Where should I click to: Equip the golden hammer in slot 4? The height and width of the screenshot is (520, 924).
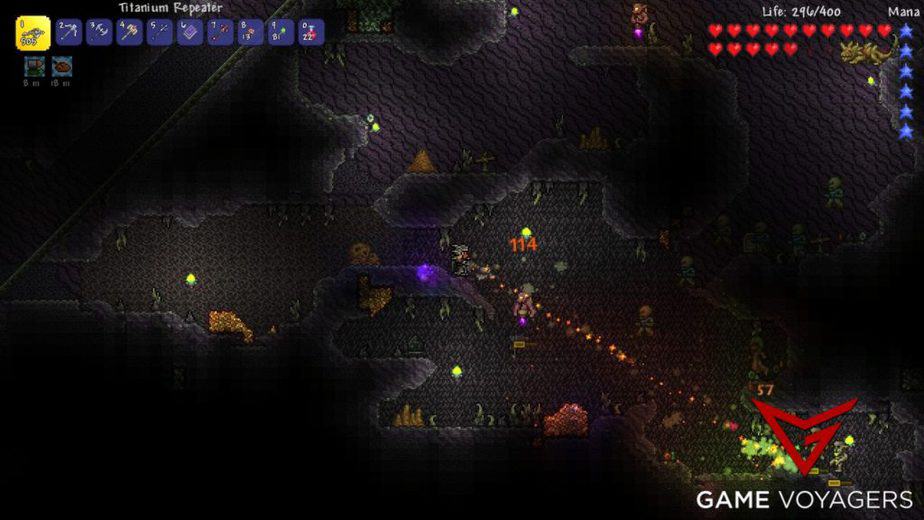click(130, 32)
